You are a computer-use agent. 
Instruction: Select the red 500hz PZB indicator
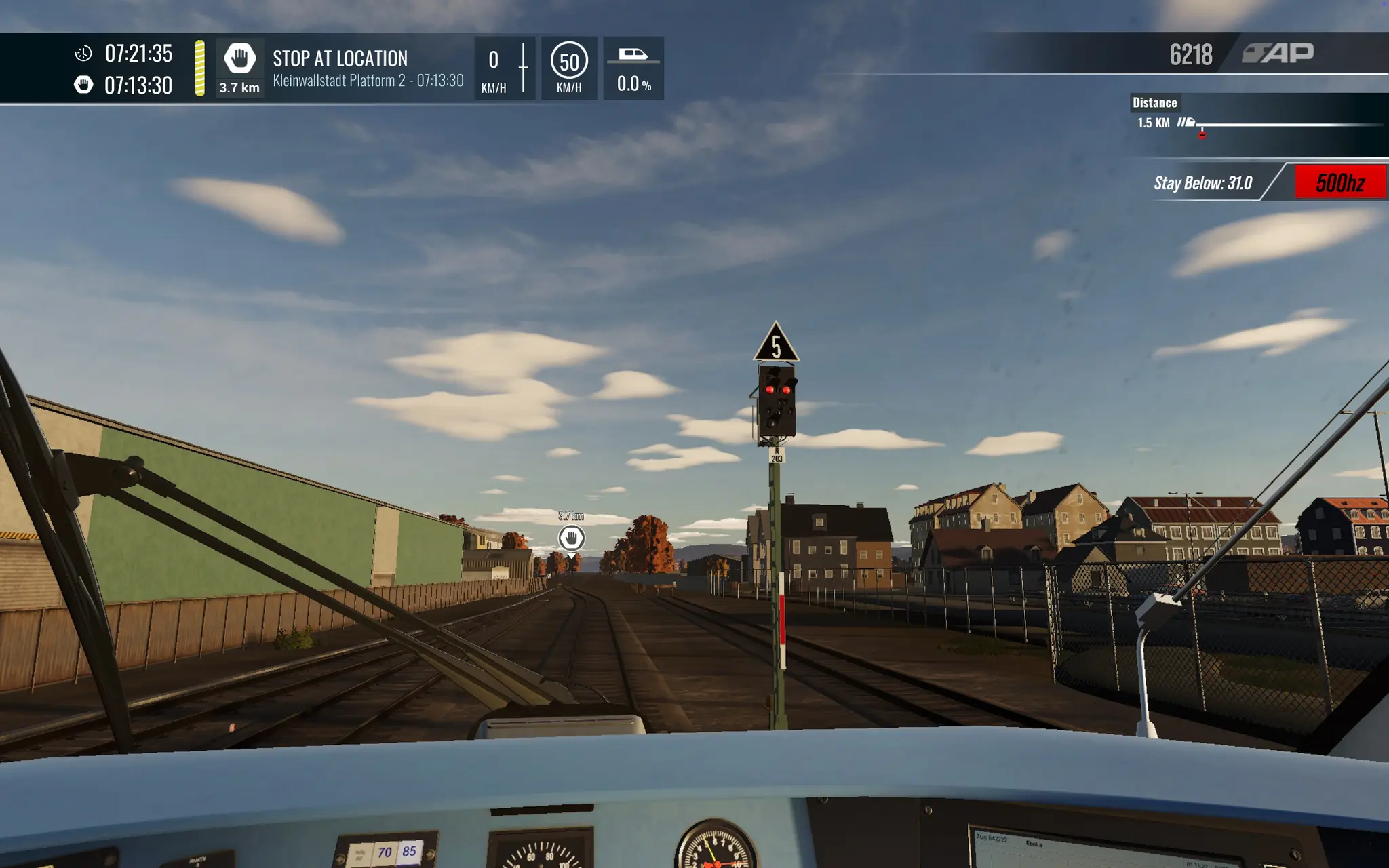(1339, 182)
